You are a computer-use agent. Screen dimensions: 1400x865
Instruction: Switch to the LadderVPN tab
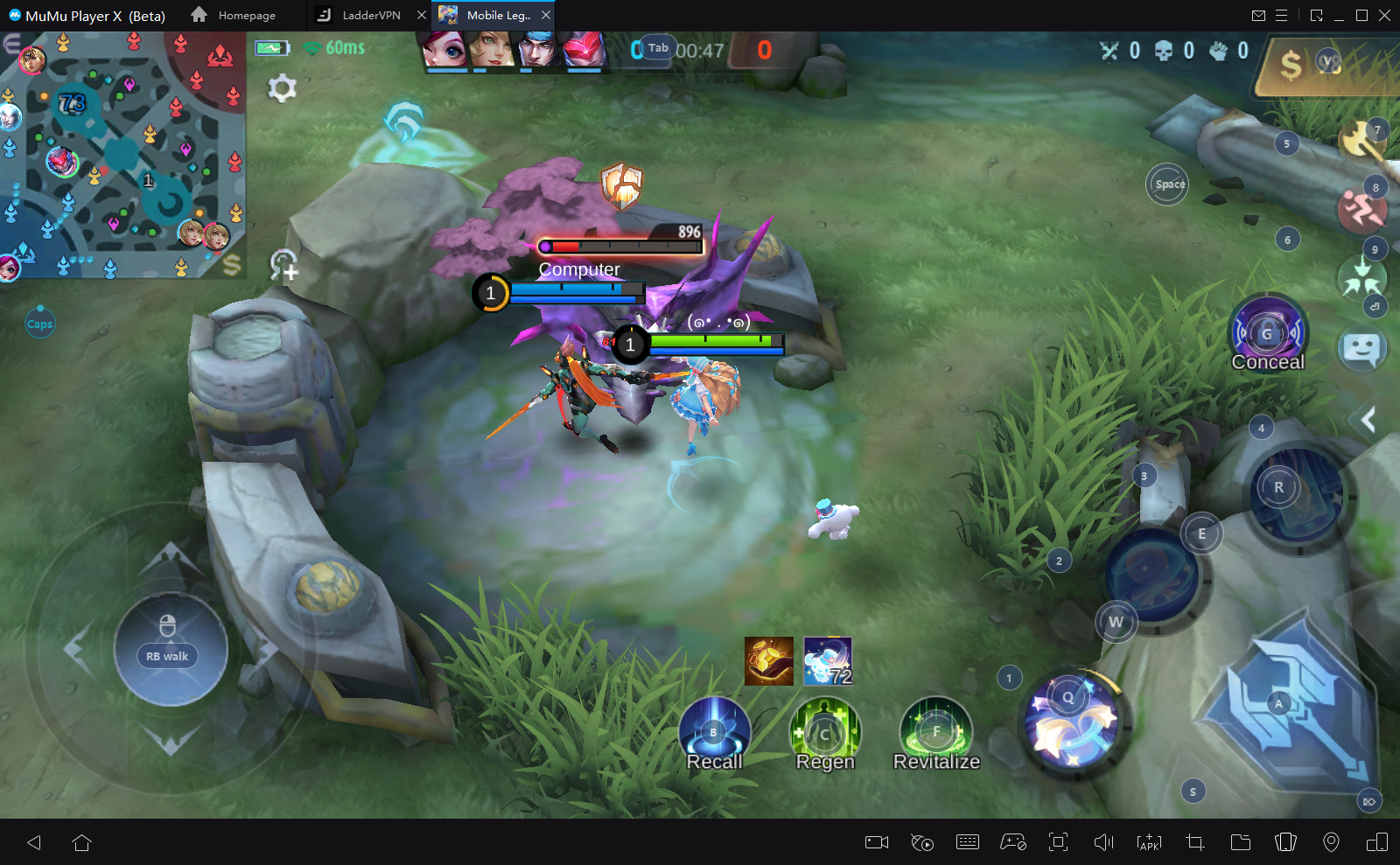coord(369,15)
